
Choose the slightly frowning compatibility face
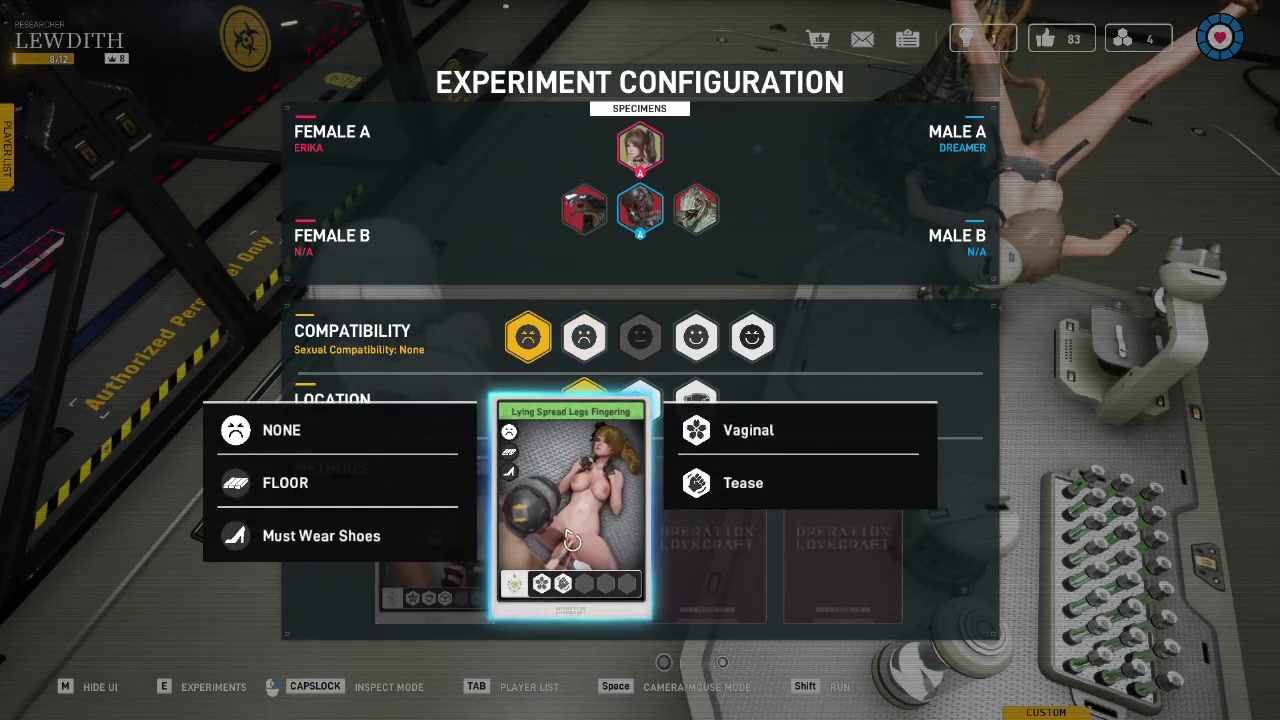point(584,338)
